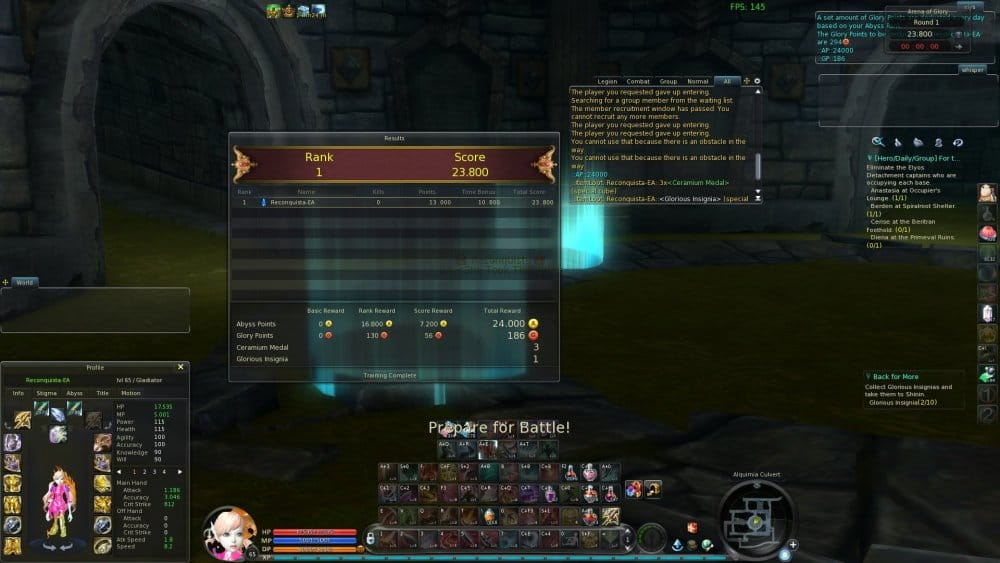The width and height of the screenshot is (1000, 563).
Task: Switch to the Normal chat tab
Action: coord(698,81)
